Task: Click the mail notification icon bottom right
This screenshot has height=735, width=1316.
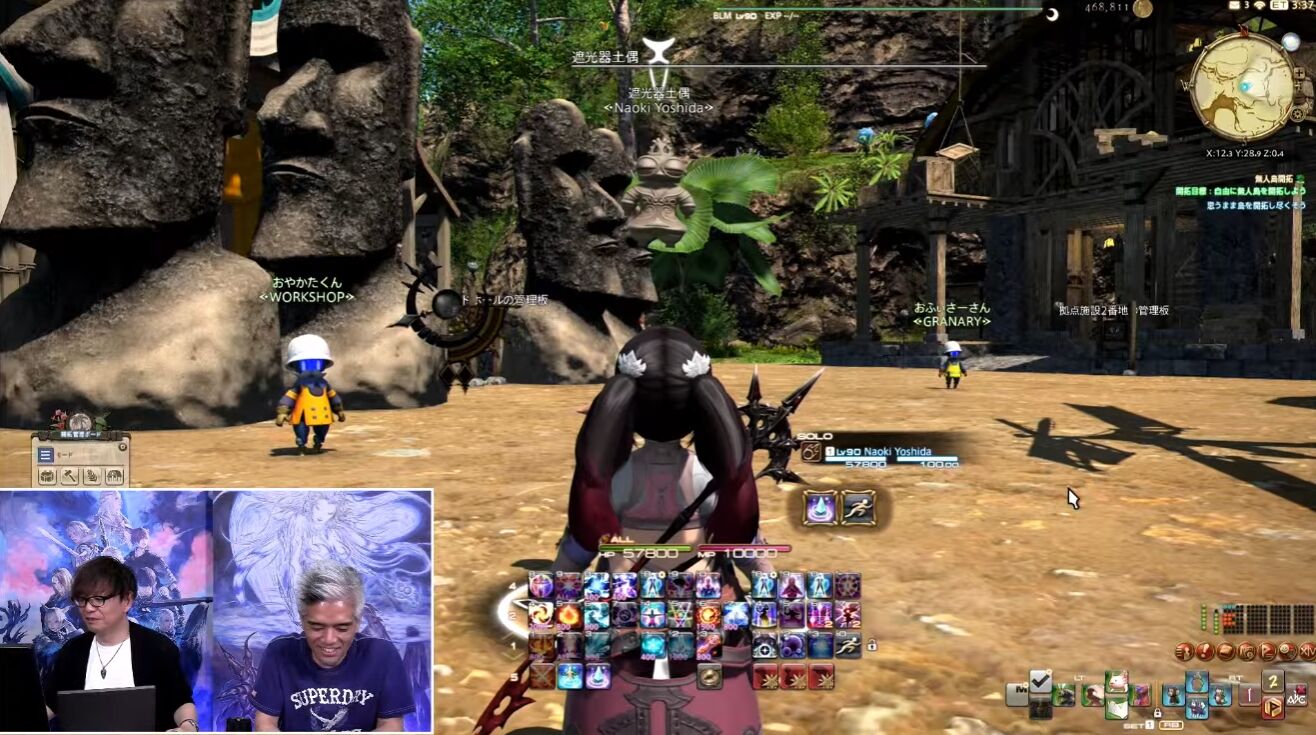Action: 1226,651
